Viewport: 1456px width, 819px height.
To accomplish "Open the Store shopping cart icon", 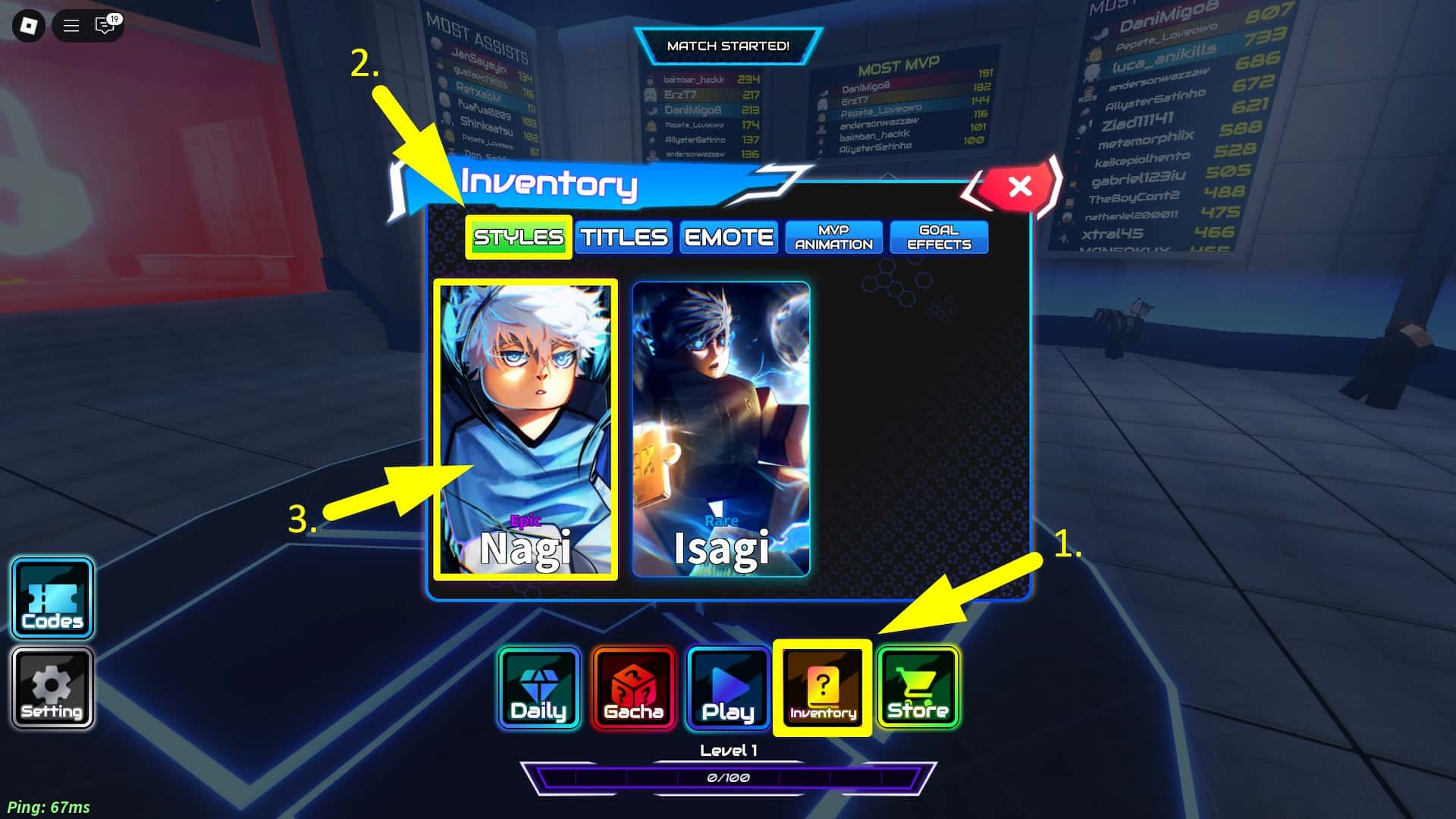I will (917, 686).
